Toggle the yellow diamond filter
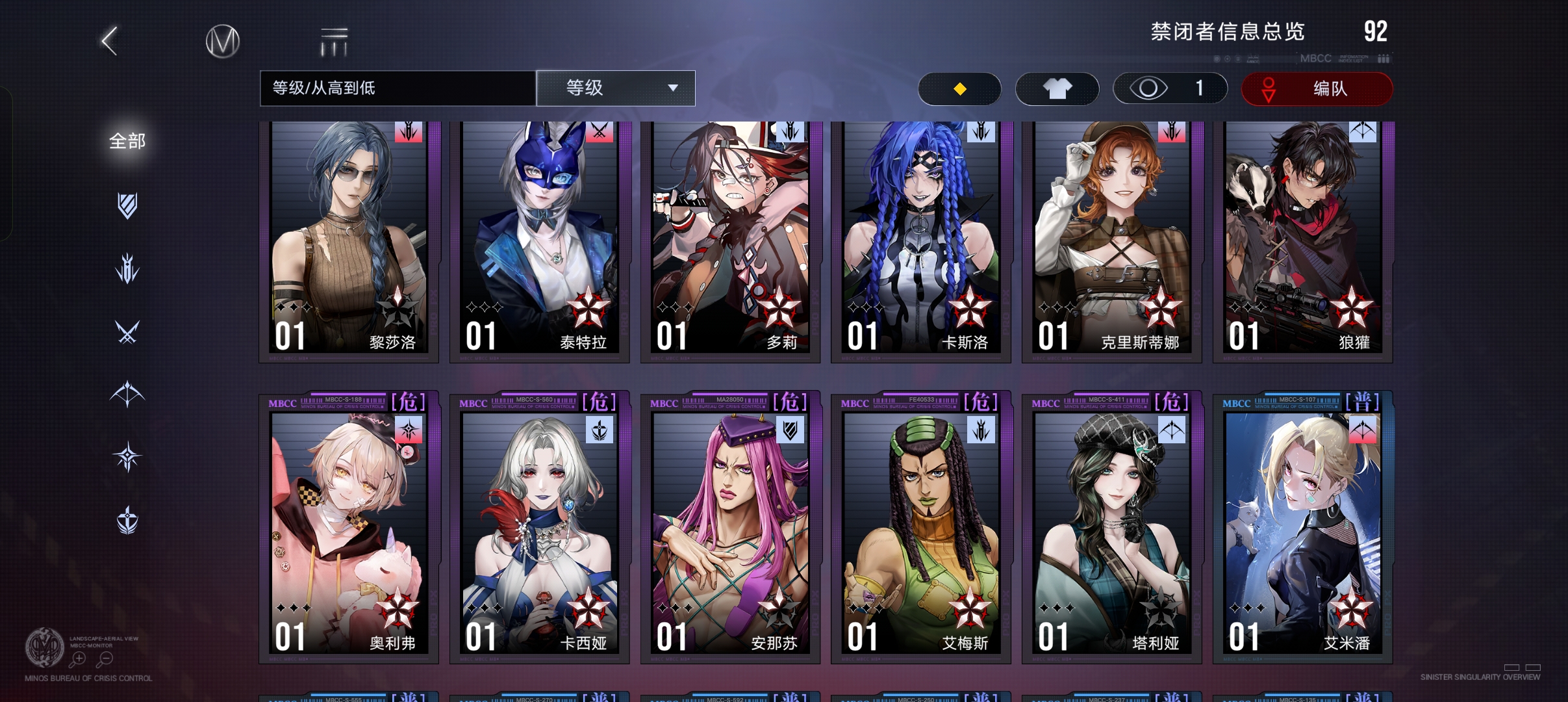Image resolution: width=1568 pixels, height=702 pixels. 959,88
